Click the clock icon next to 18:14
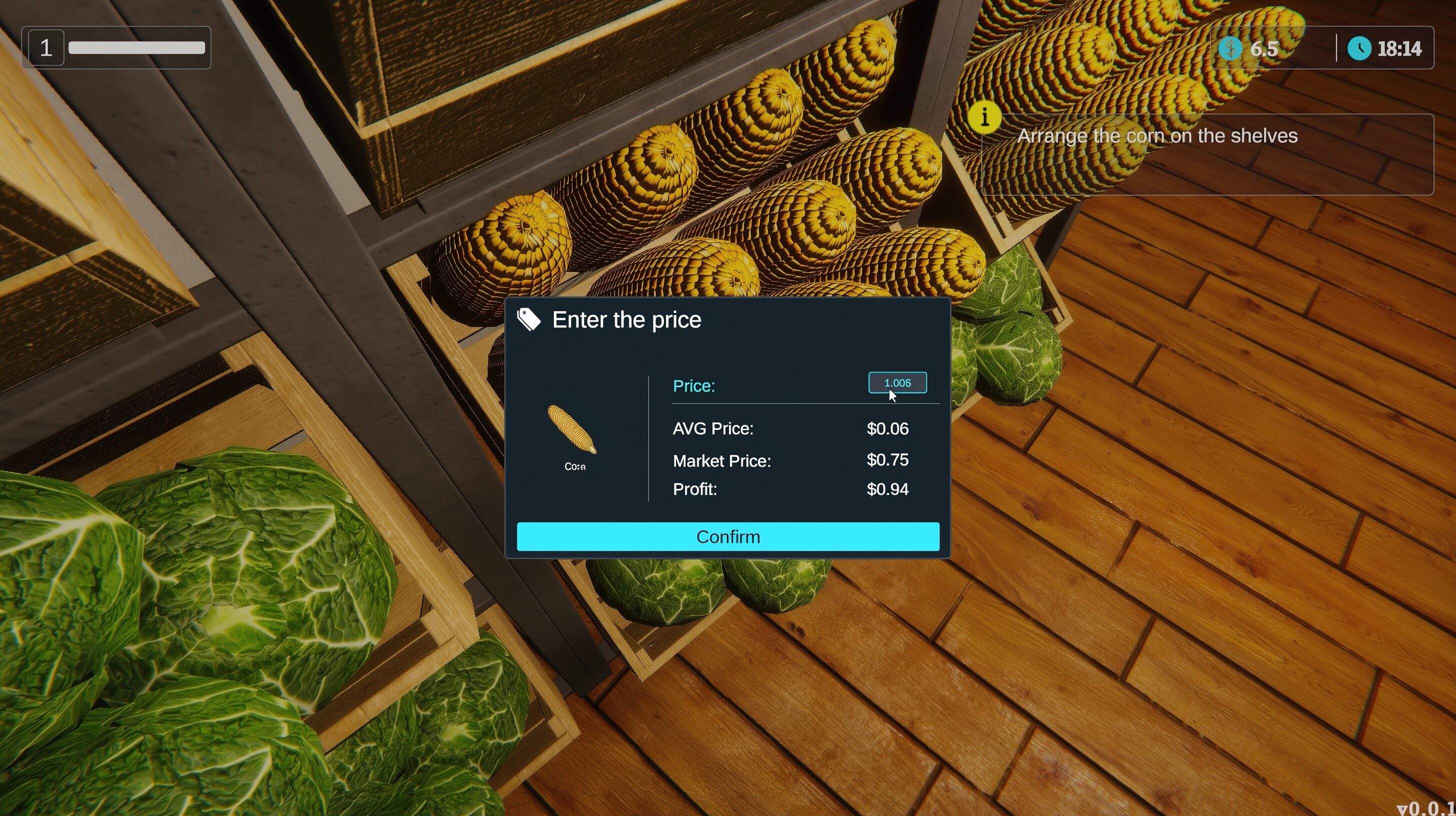1456x816 pixels. coord(1361,49)
